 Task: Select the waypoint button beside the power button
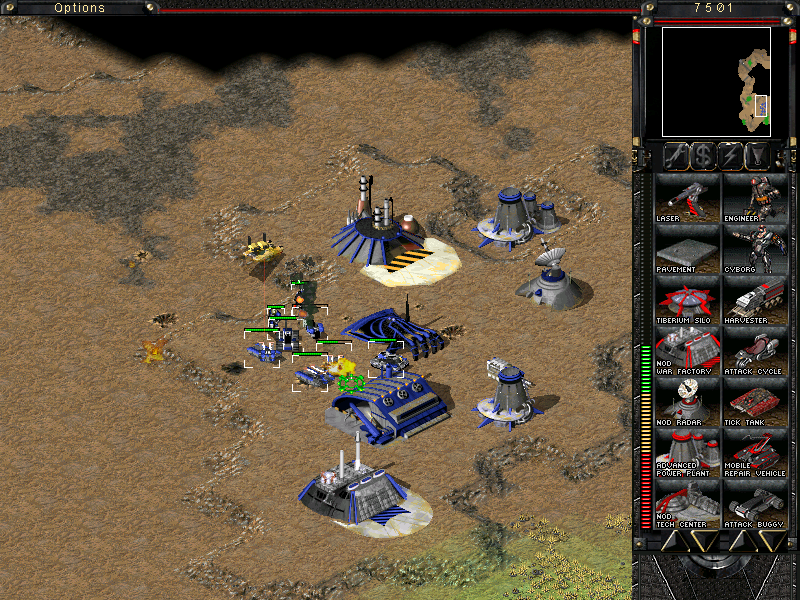758,156
